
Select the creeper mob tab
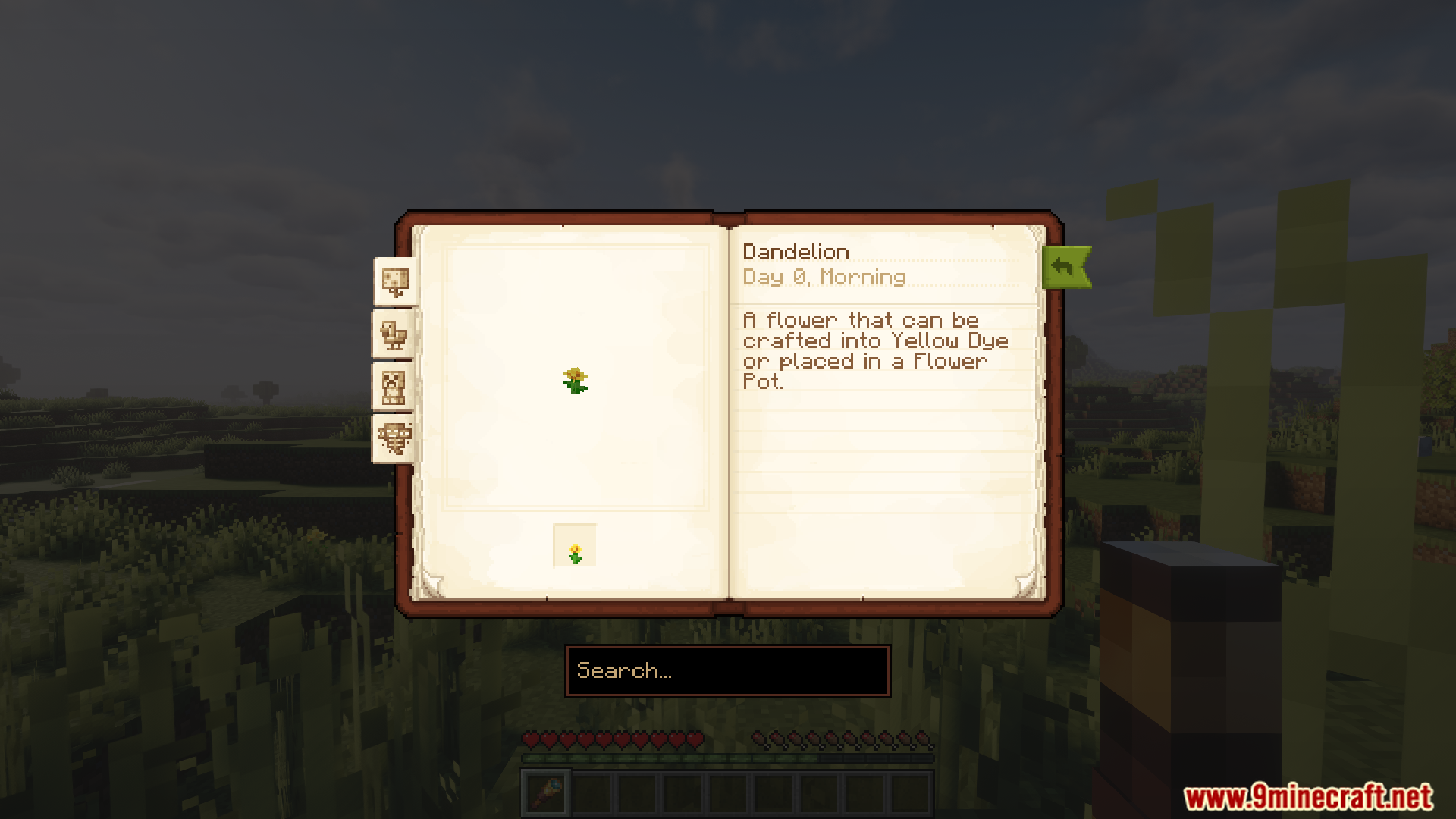(393, 387)
